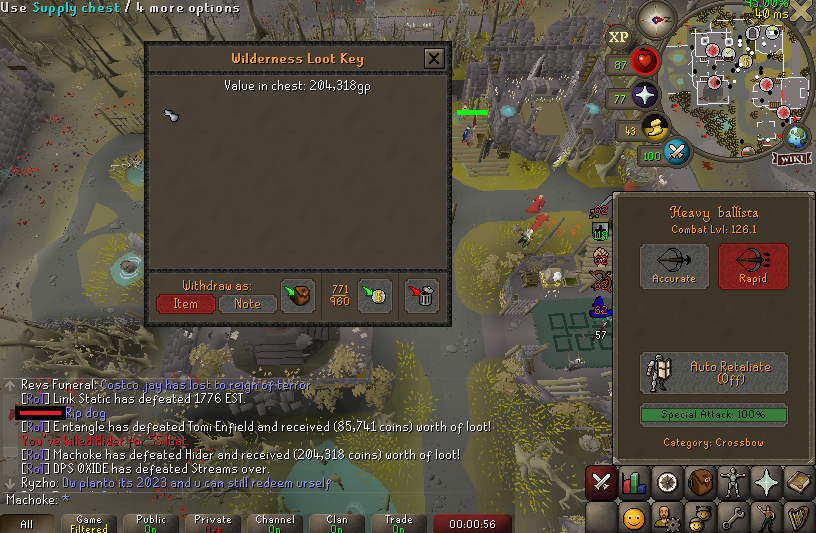Screen dimensions: 816x533
Task: Toggle the XP drops button
Action: coord(619,37)
